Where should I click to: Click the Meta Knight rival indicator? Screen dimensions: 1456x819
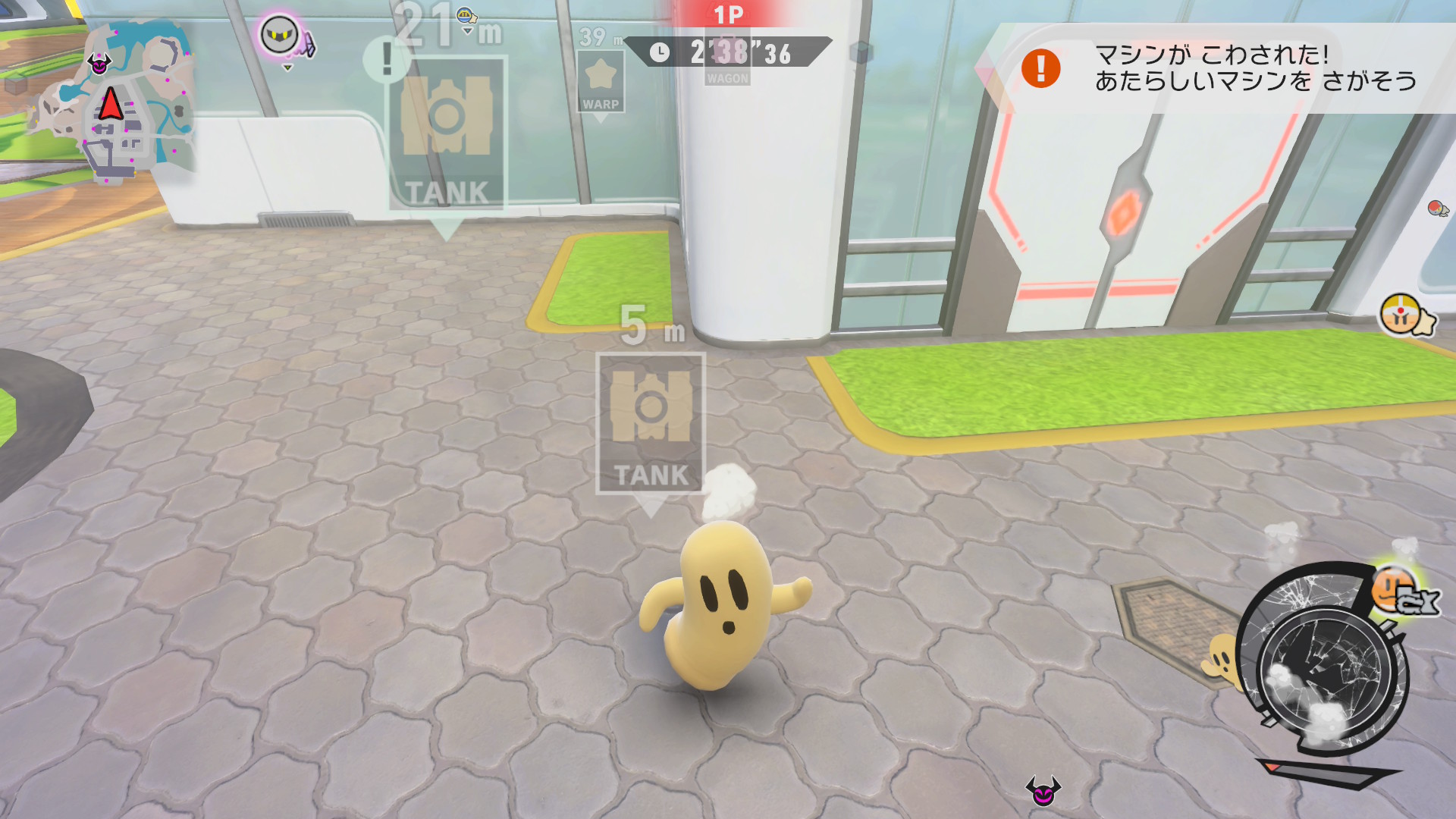point(282,36)
